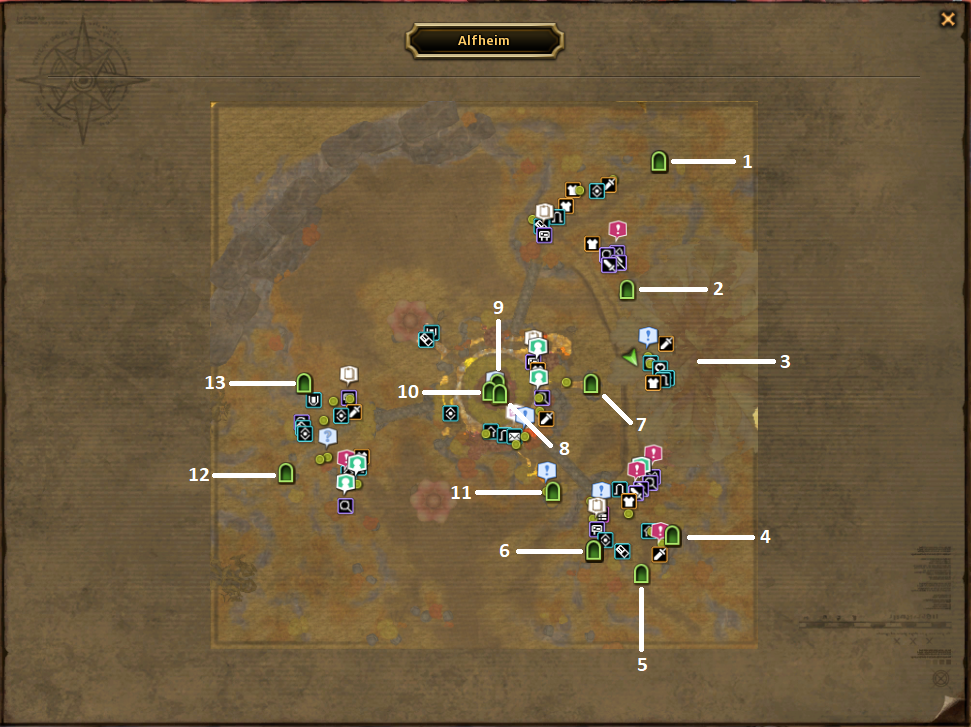Close the Alfheim map window
The height and width of the screenshot is (727, 971).
tap(947, 19)
